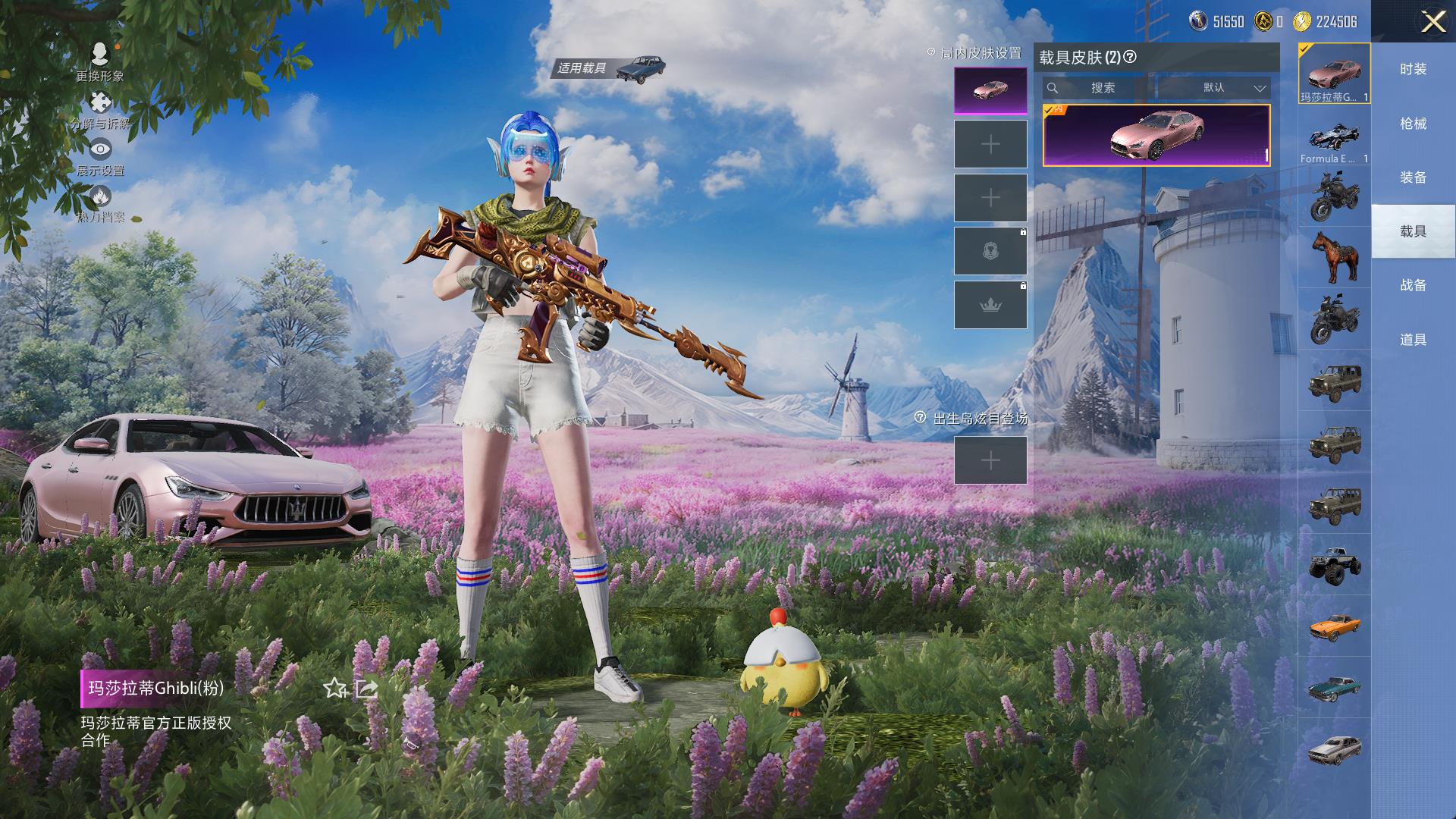This screenshot has height=819, width=1456.
Task: Open 分解与拆解 puzzle icon
Action: coord(99,104)
